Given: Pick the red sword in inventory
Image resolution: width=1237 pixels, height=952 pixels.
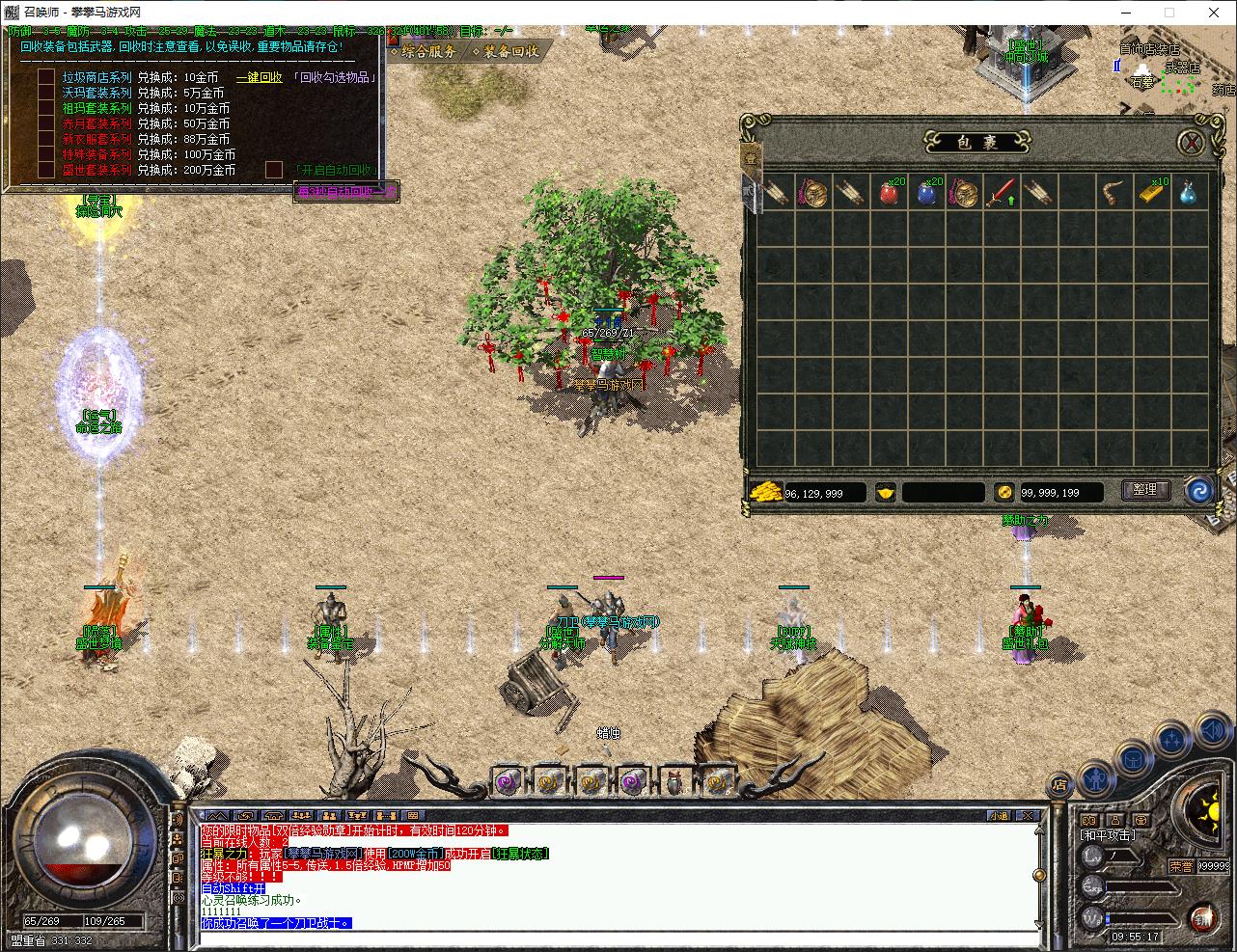Looking at the screenshot, I should coord(1001,192).
